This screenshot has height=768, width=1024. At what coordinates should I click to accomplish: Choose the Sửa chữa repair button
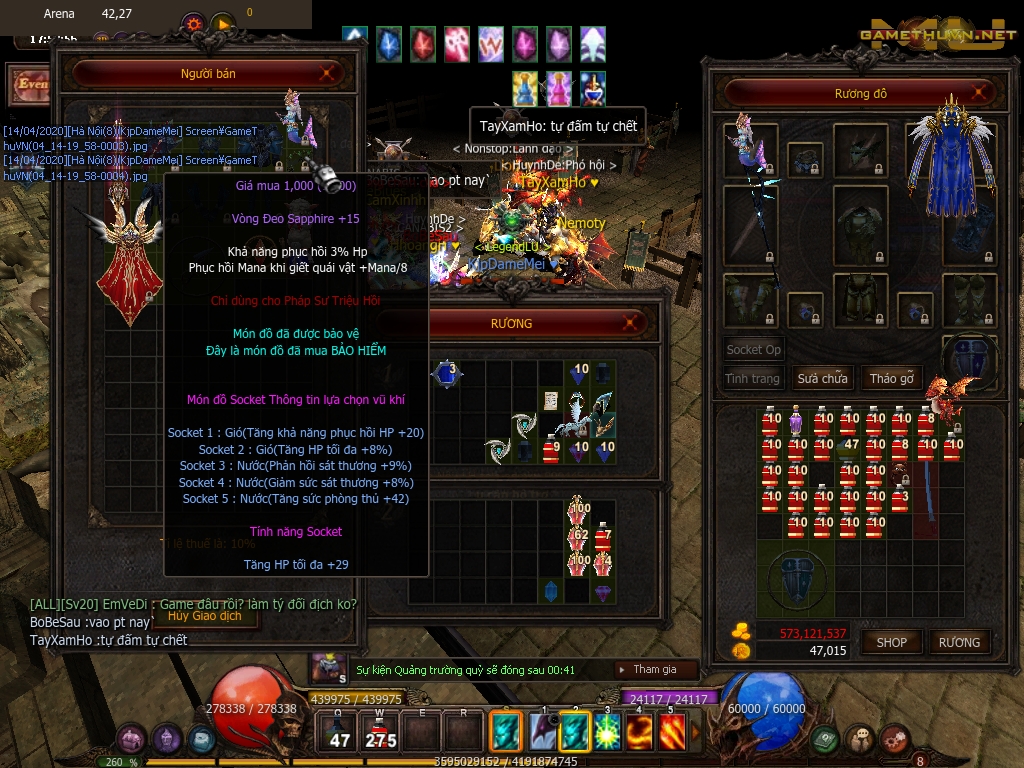[822, 379]
